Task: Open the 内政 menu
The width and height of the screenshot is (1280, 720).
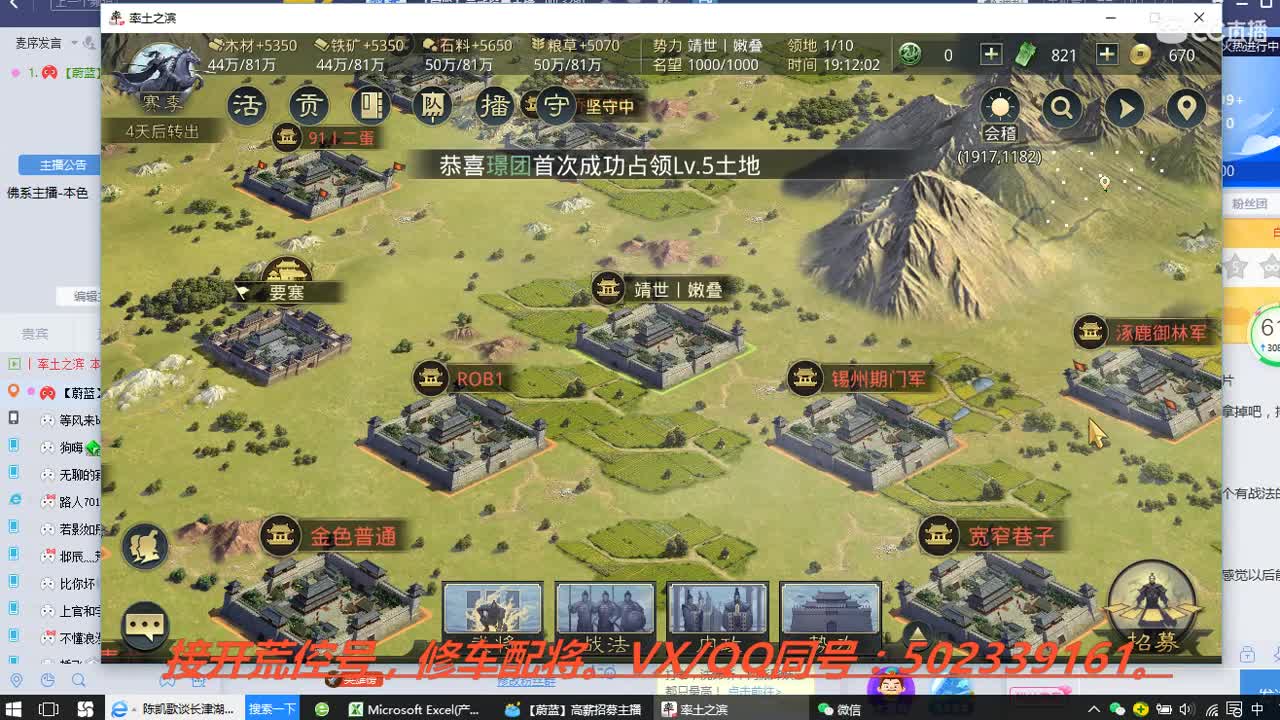Action: coord(718,610)
